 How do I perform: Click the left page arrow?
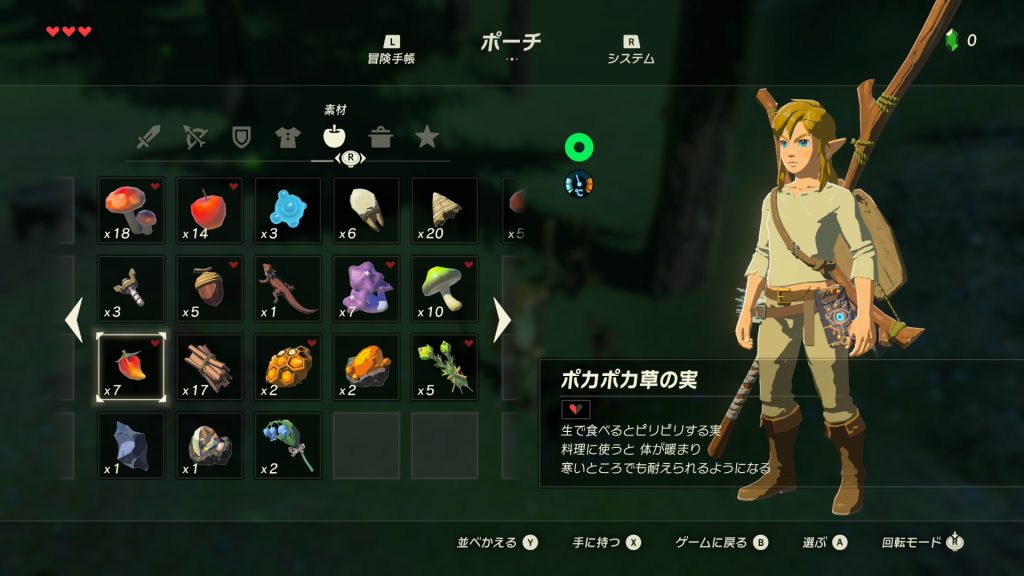tap(73, 320)
